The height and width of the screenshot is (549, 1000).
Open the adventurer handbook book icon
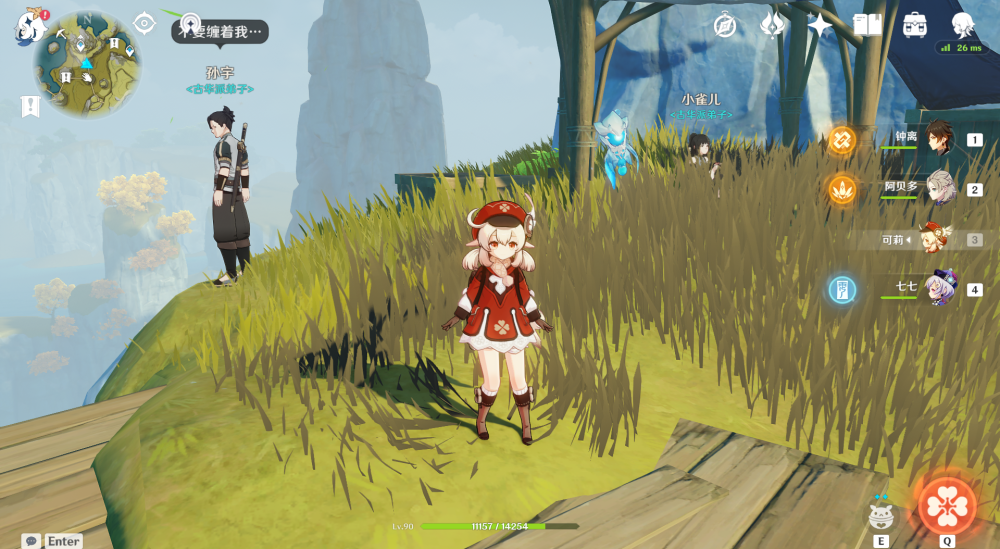click(867, 25)
